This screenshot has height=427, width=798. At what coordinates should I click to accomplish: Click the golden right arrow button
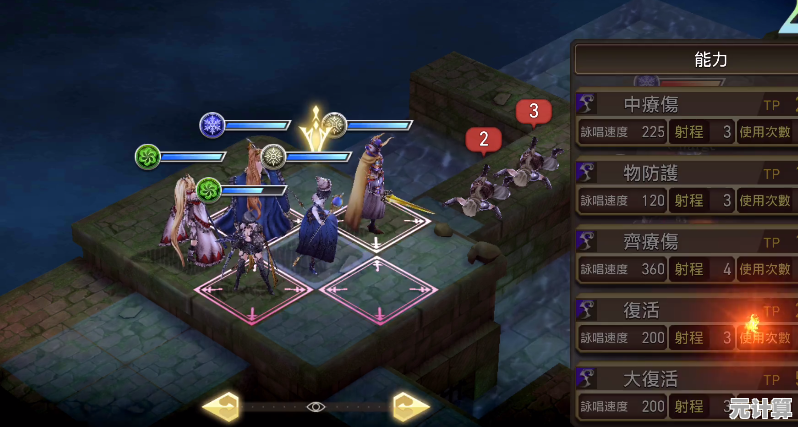410,406
